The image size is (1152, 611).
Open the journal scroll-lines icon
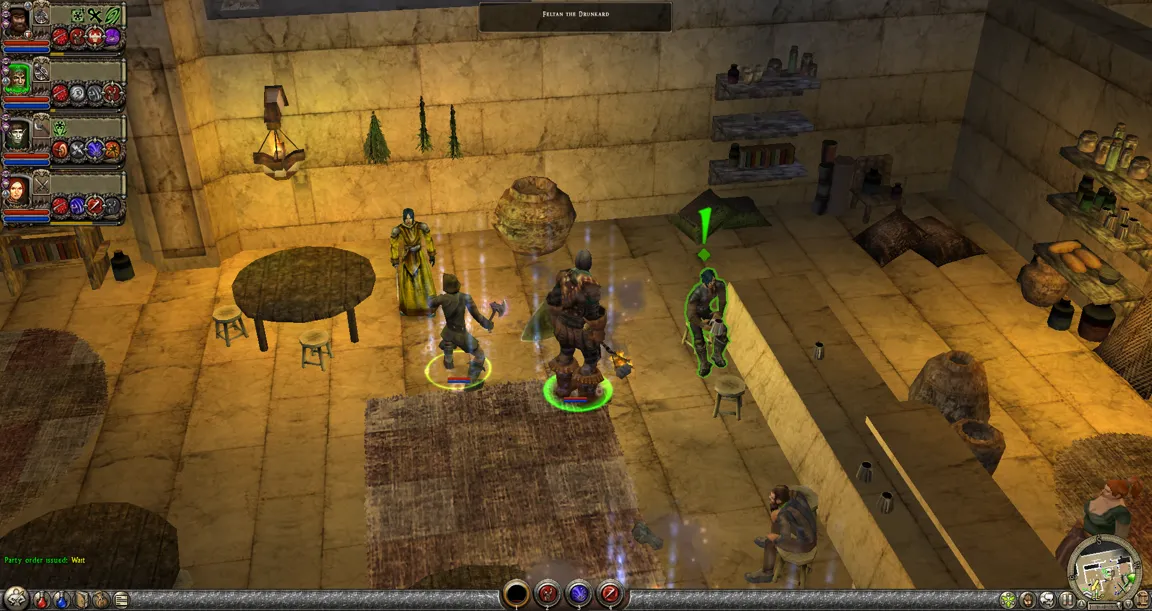click(121, 600)
